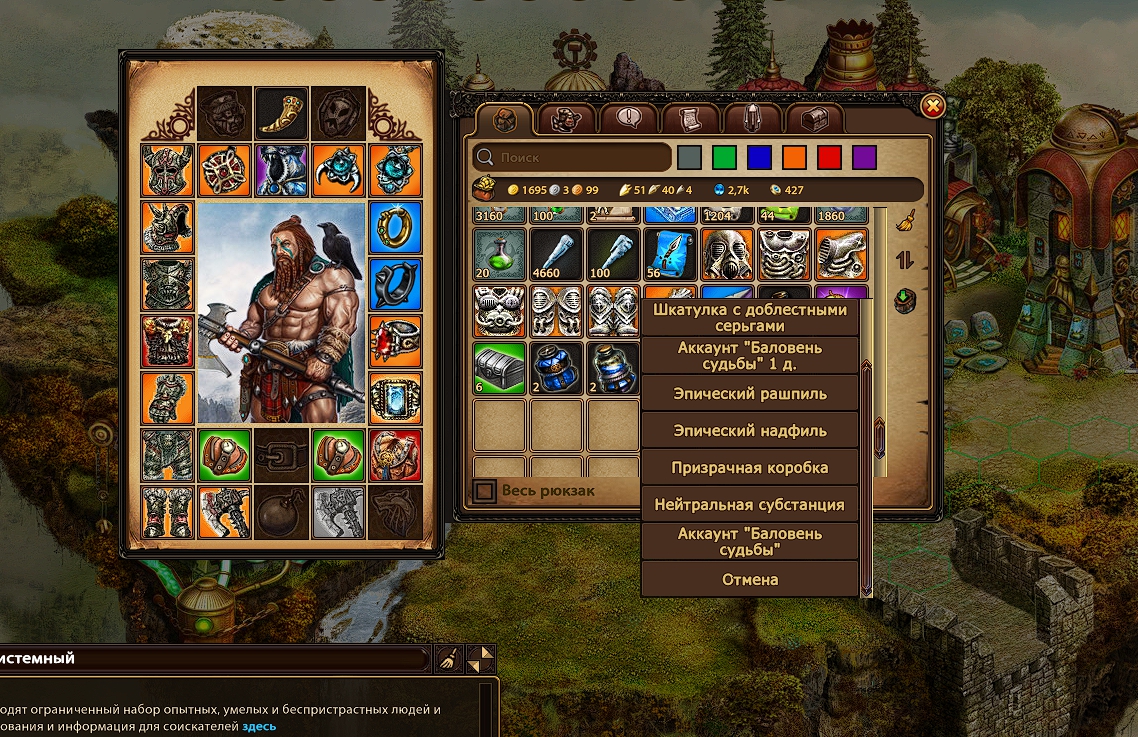
Task: Toggle the "Весь рюкзак" checkbox
Action: point(485,491)
